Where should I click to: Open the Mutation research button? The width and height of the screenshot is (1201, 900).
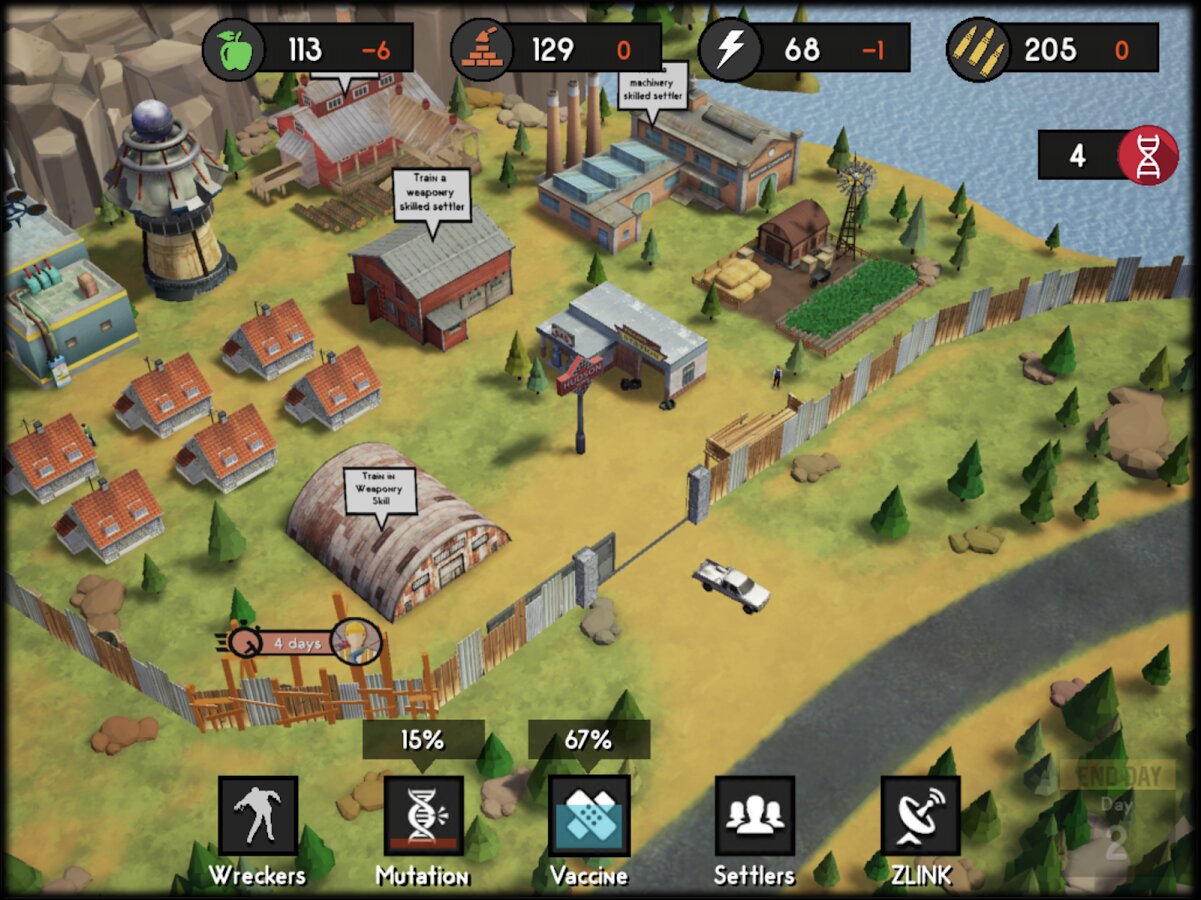423,816
